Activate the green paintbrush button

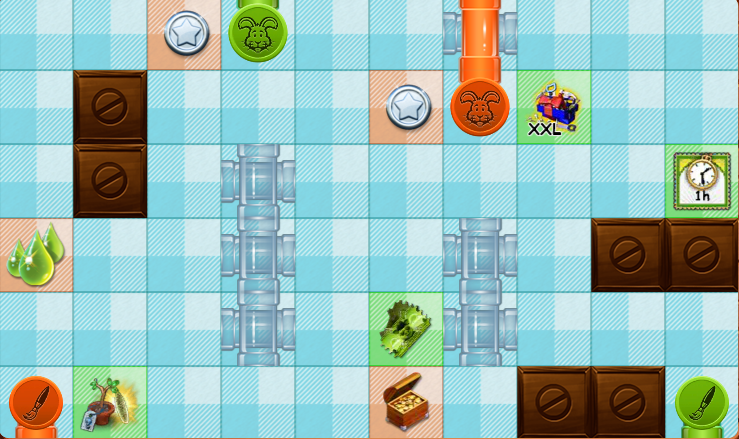702,402
